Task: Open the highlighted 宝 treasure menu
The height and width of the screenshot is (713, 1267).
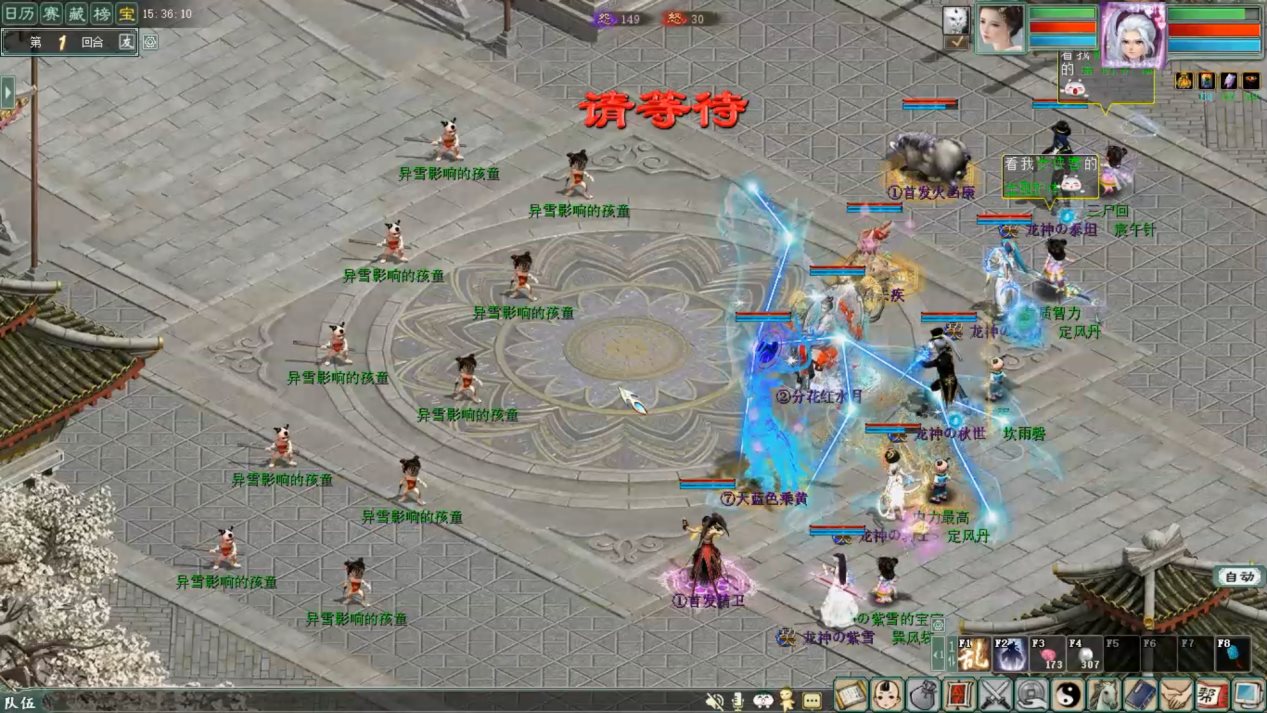Action: (126, 14)
